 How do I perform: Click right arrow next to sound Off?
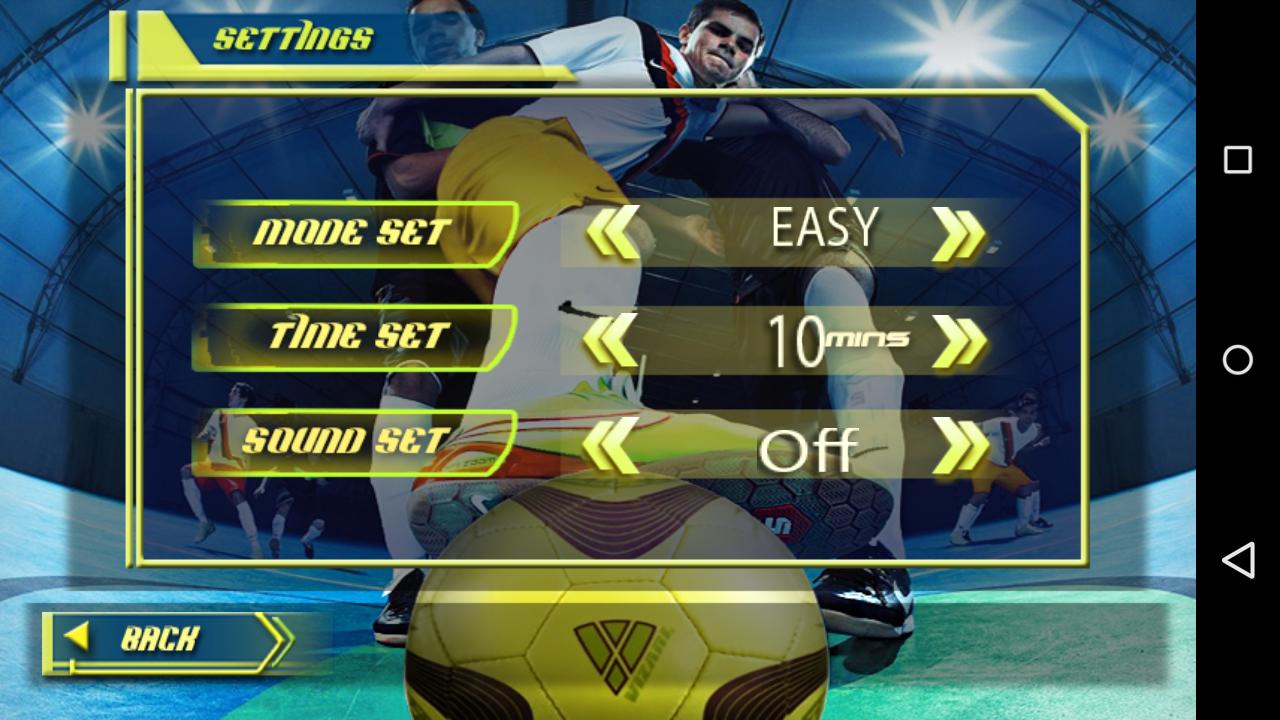959,445
